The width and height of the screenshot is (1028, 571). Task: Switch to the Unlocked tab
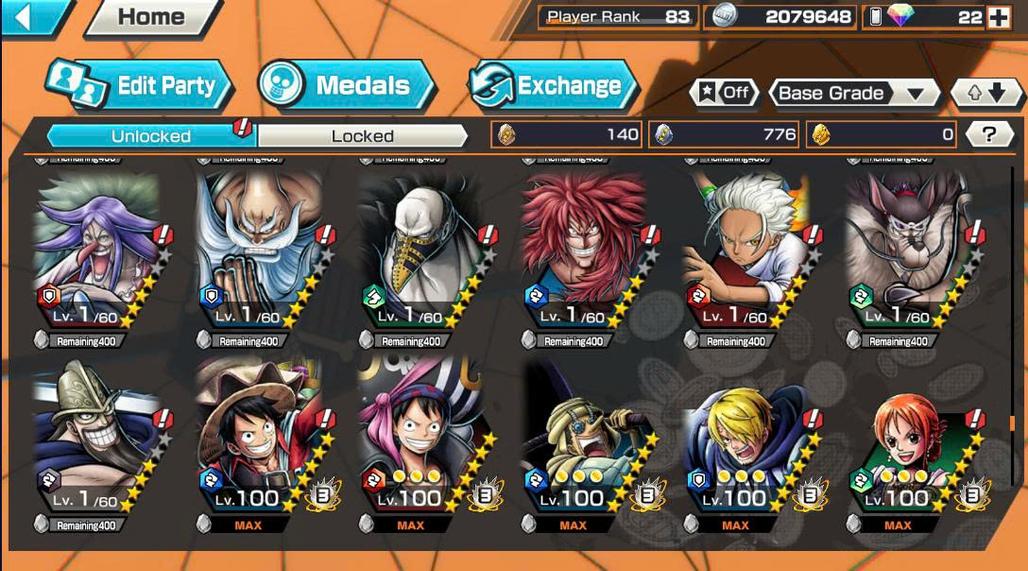tap(151, 135)
